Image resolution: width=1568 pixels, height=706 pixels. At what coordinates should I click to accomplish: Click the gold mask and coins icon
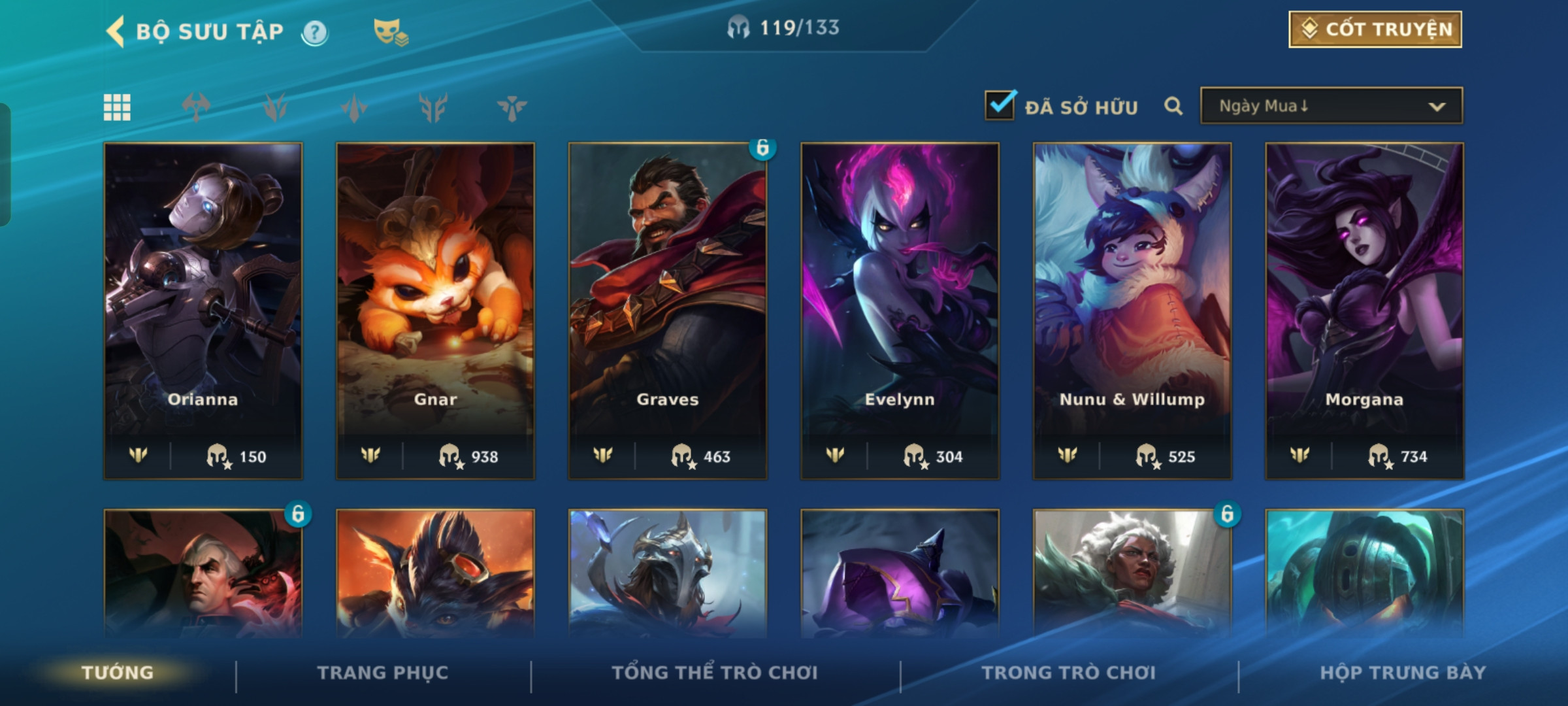tap(390, 32)
